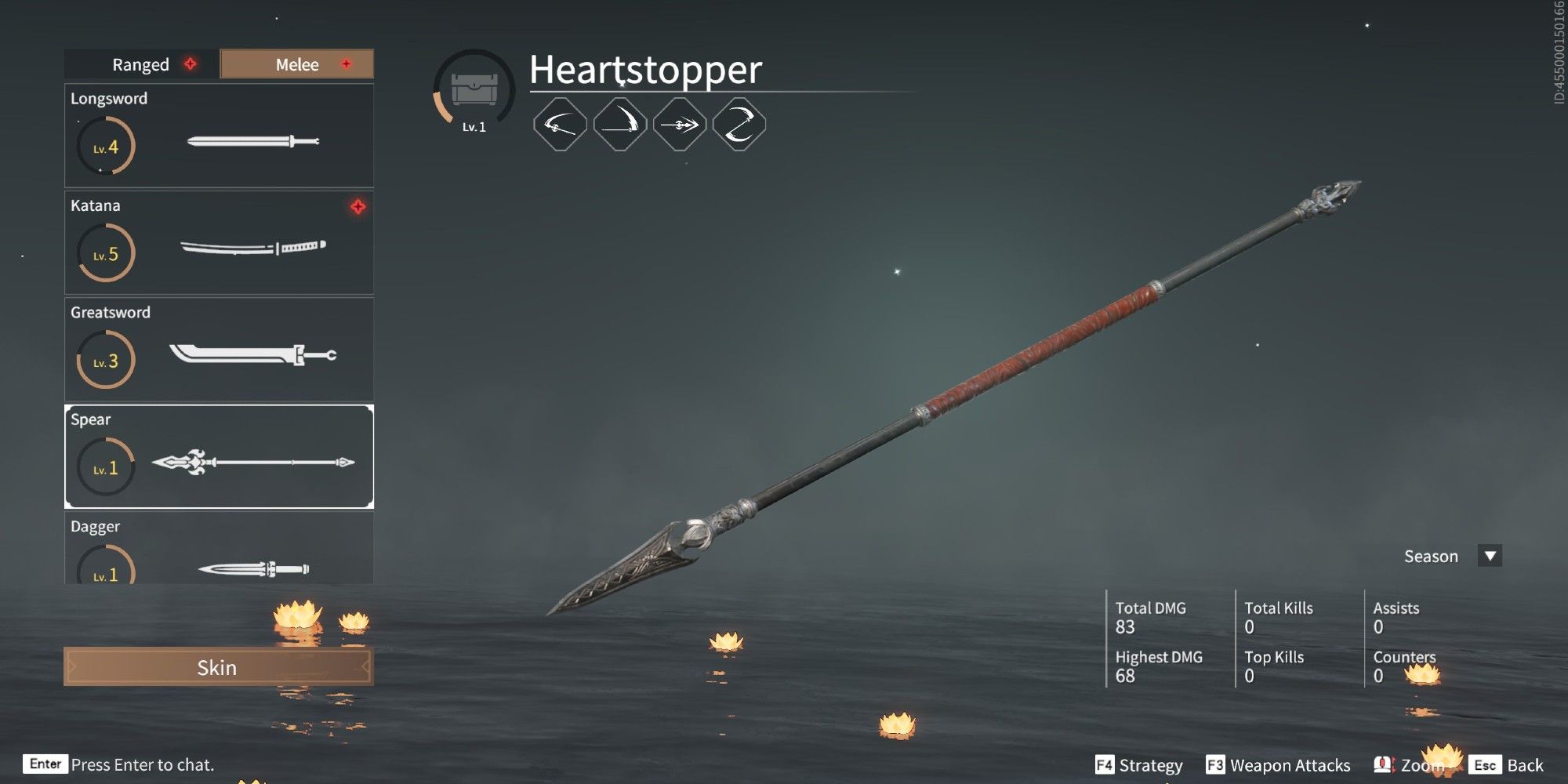The height and width of the screenshot is (784, 1568).
Task: Click the forward thrust attack icon
Action: coord(679,124)
